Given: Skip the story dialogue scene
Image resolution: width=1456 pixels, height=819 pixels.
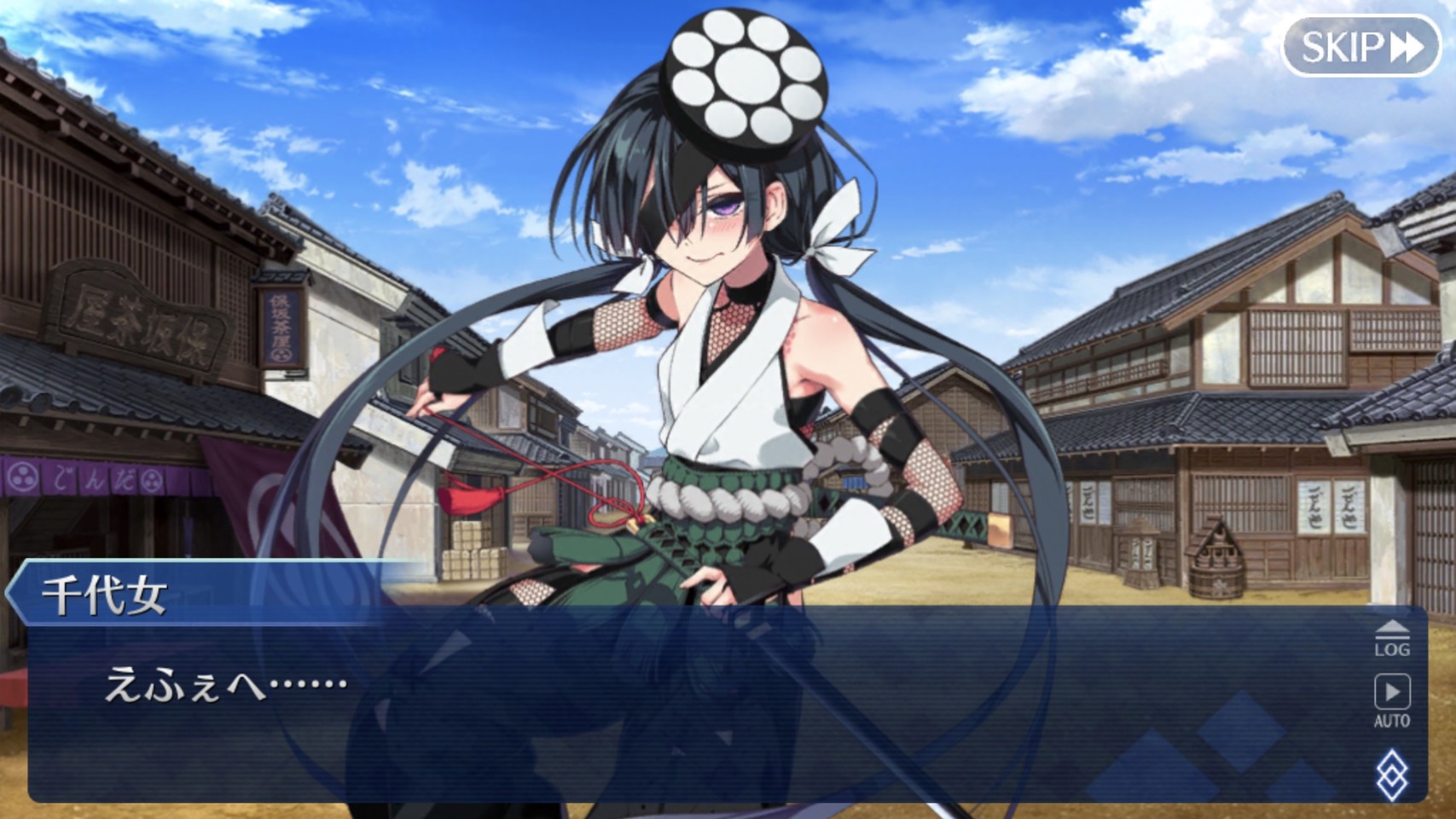Looking at the screenshot, I should (x=1360, y=46).
